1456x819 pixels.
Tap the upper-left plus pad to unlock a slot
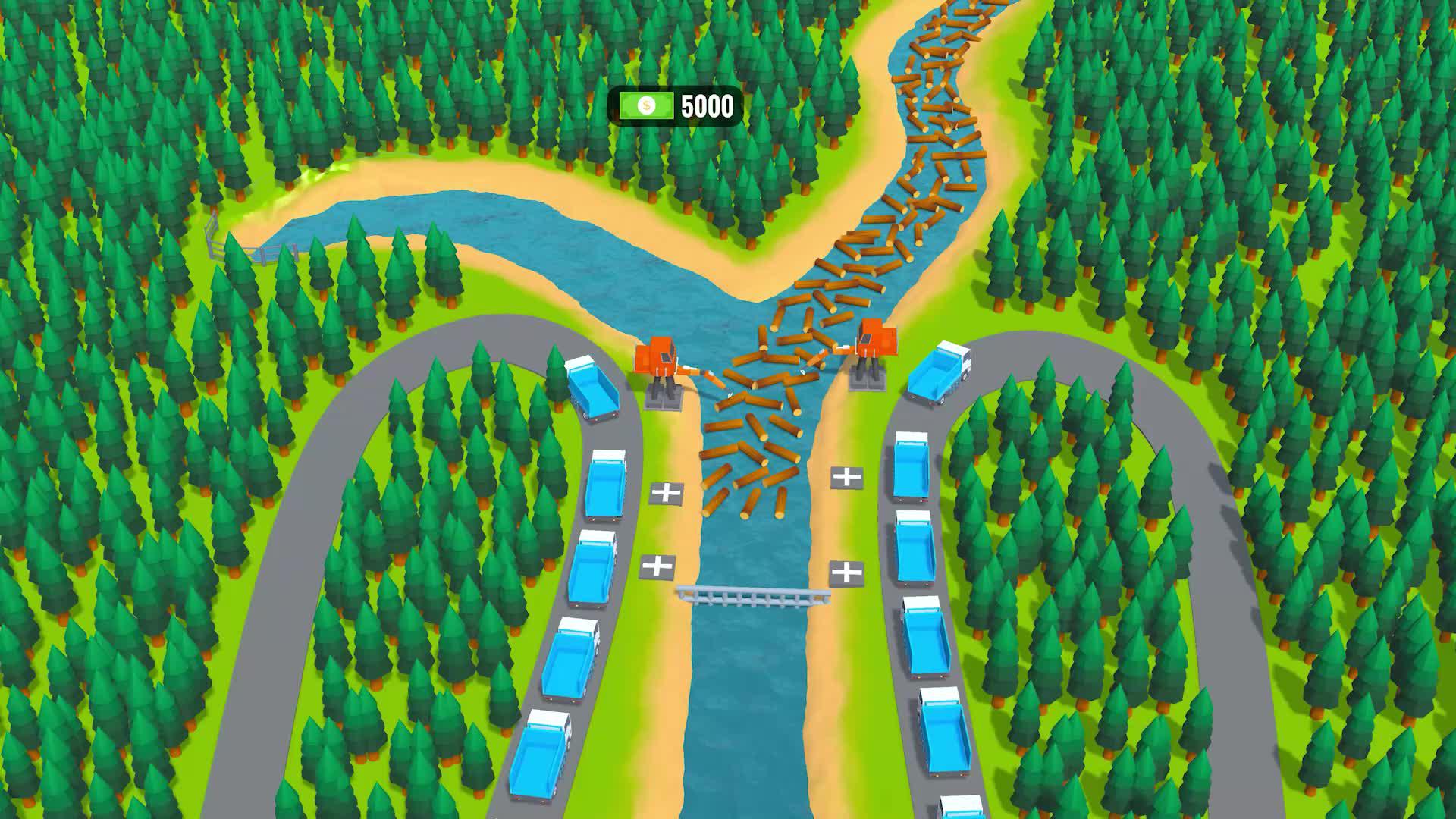(x=667, y=494)
